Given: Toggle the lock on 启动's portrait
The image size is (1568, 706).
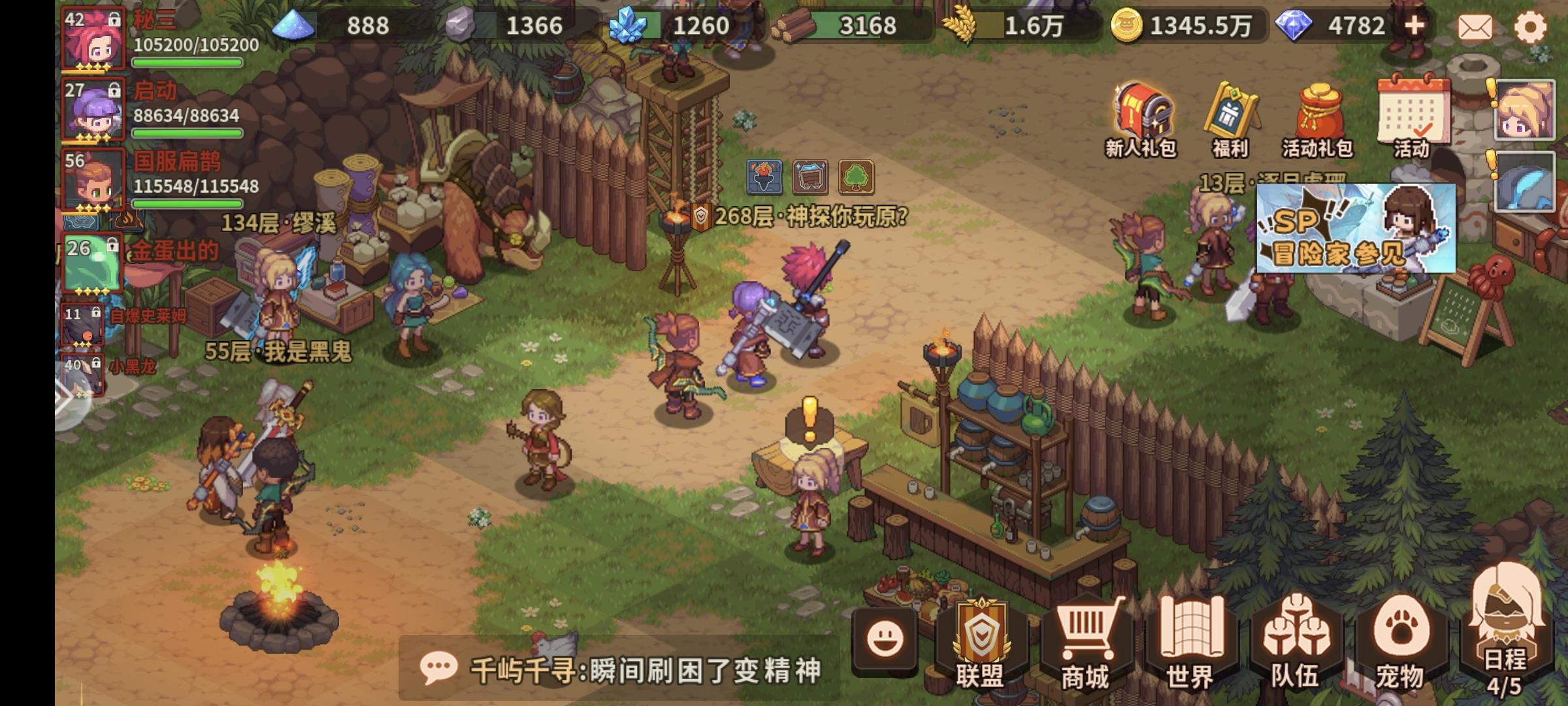Looking at the screenshot, I should tap(116, 89).
